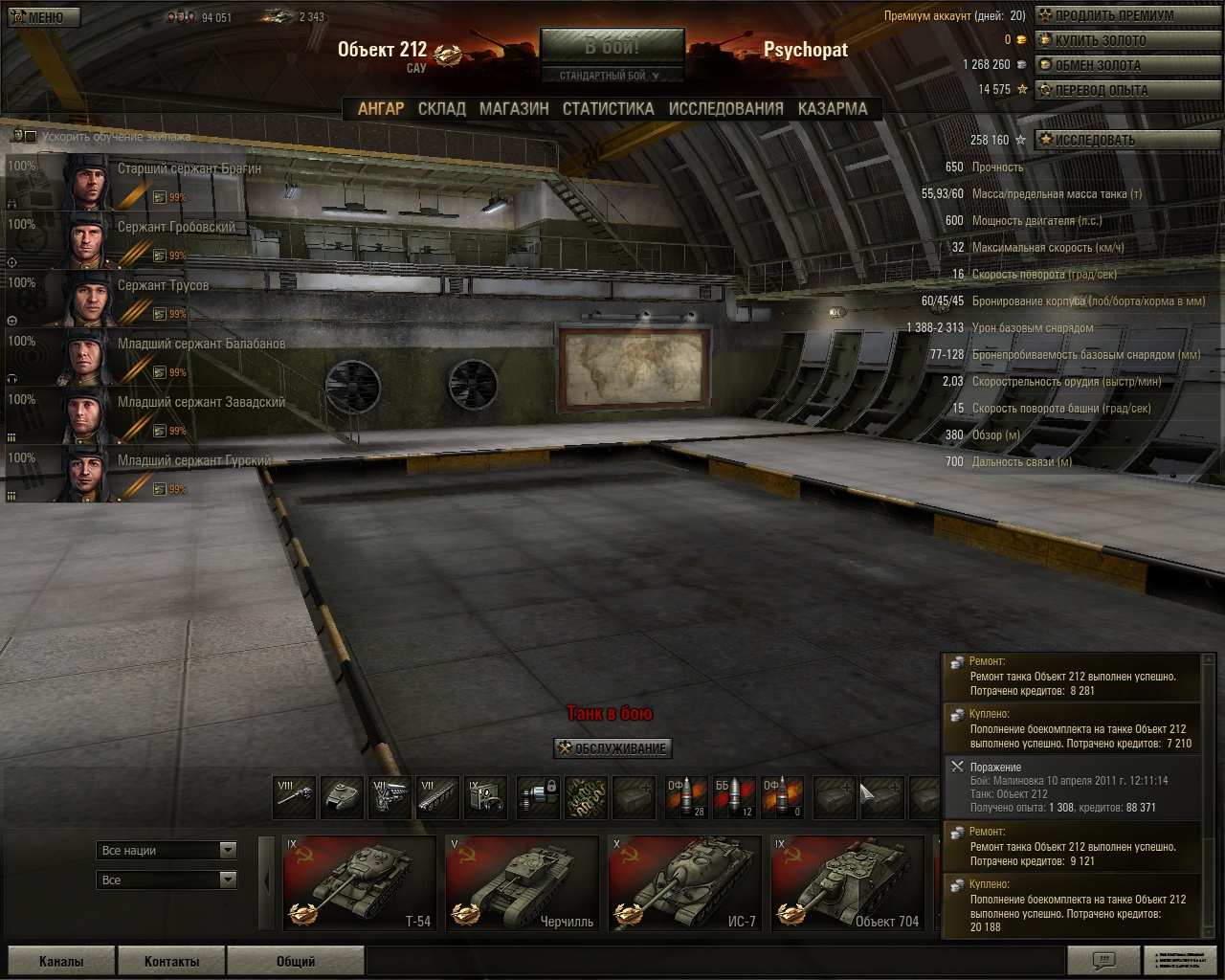Select the Т-54 tank in carousel

coord(359,882)
